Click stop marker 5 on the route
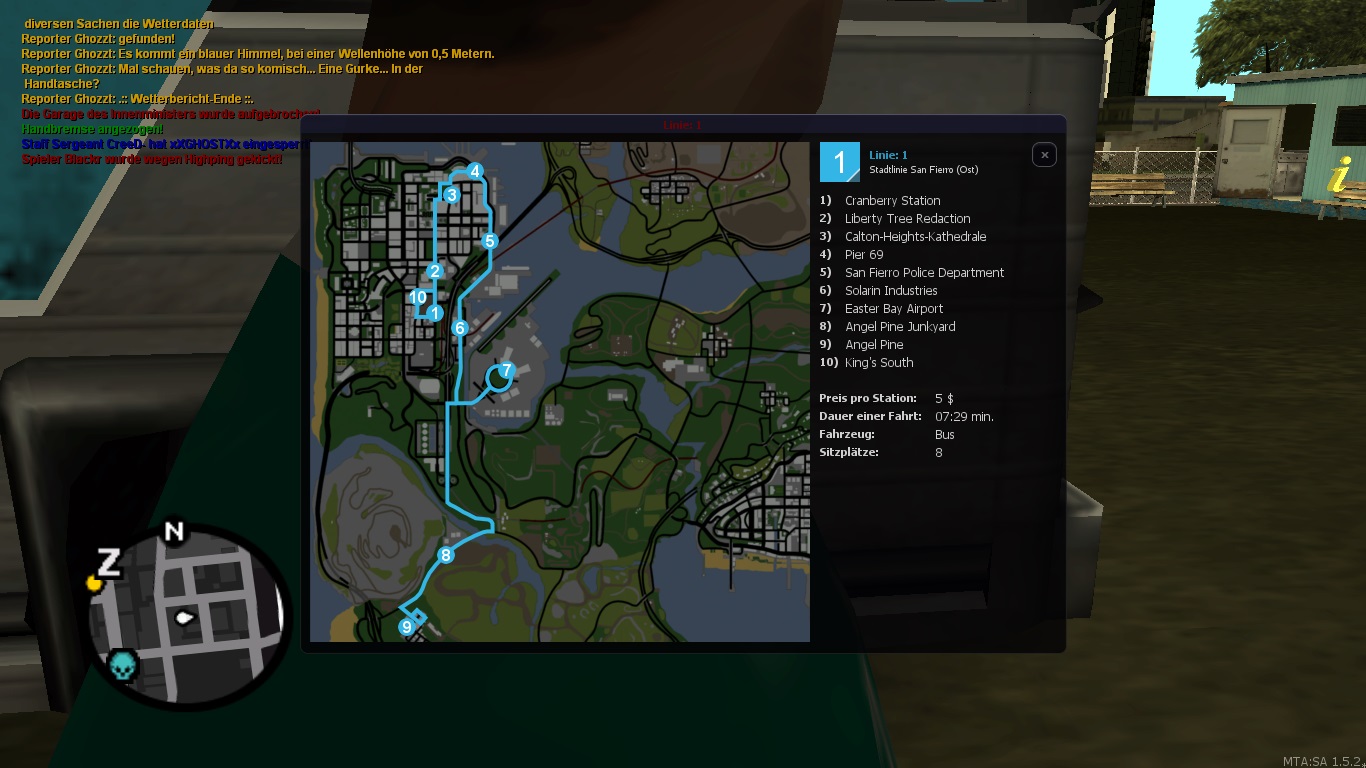 coord(489,241)
